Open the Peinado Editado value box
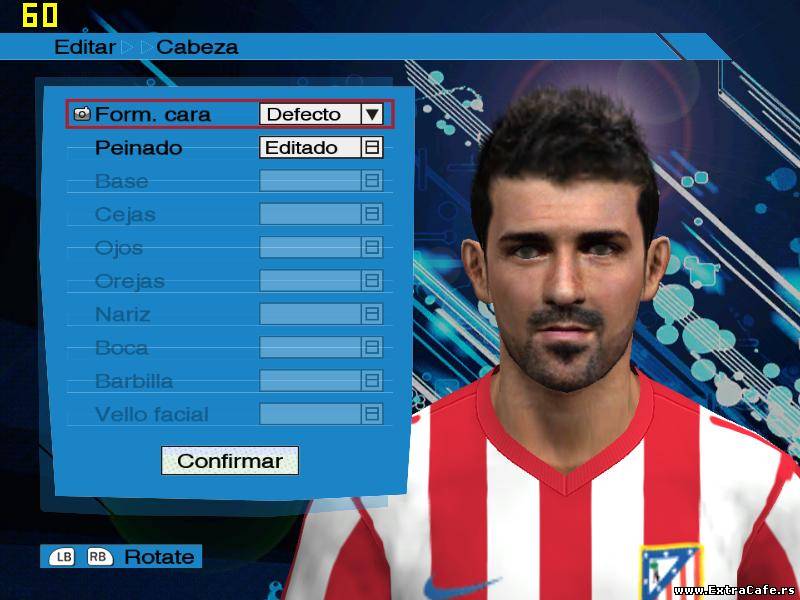Image resolution: width=800 pixels, height=600 pixels. pos(320,148)
